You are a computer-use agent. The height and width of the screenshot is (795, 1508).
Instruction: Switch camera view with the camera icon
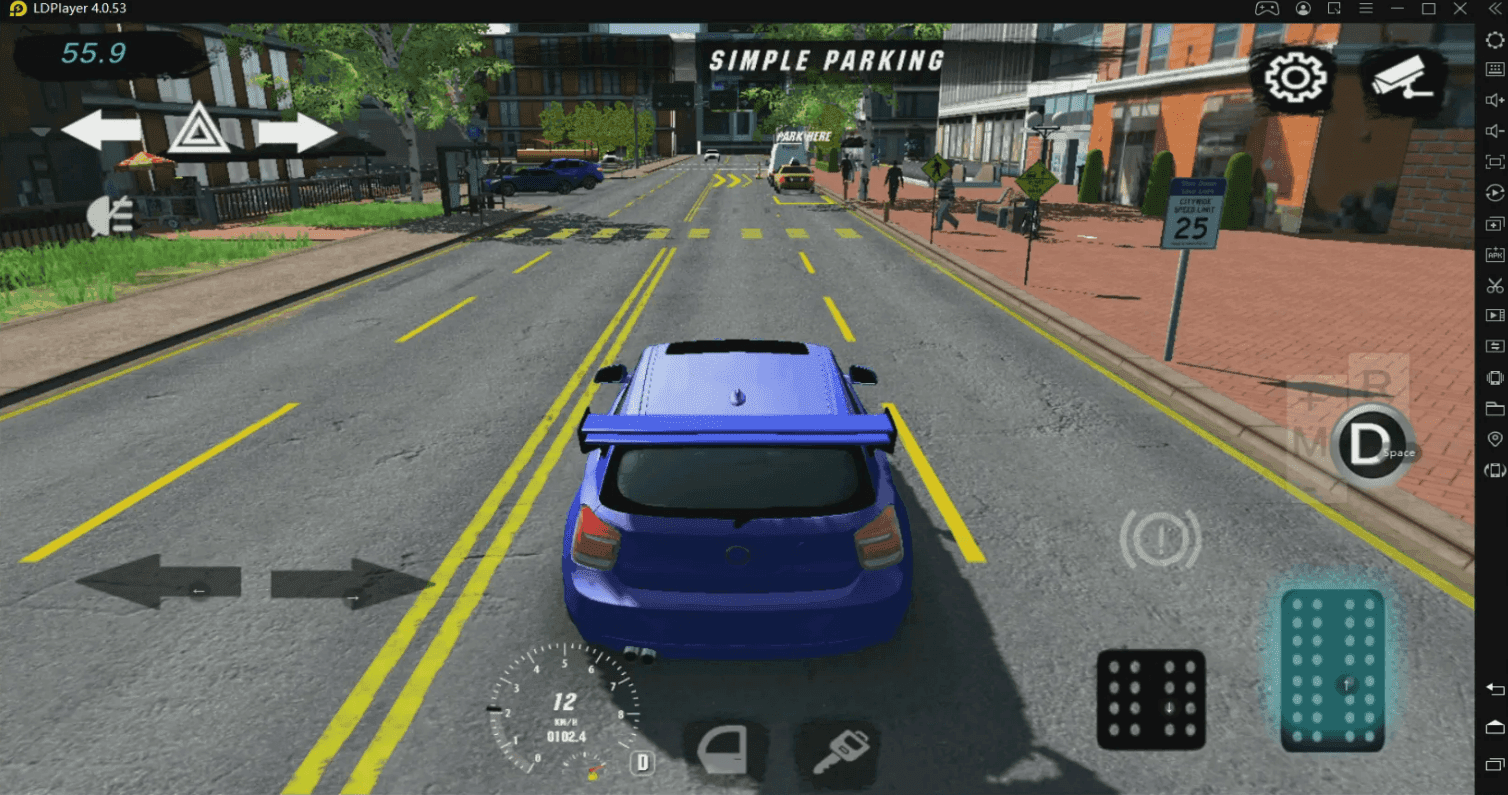click(1399, 74)
